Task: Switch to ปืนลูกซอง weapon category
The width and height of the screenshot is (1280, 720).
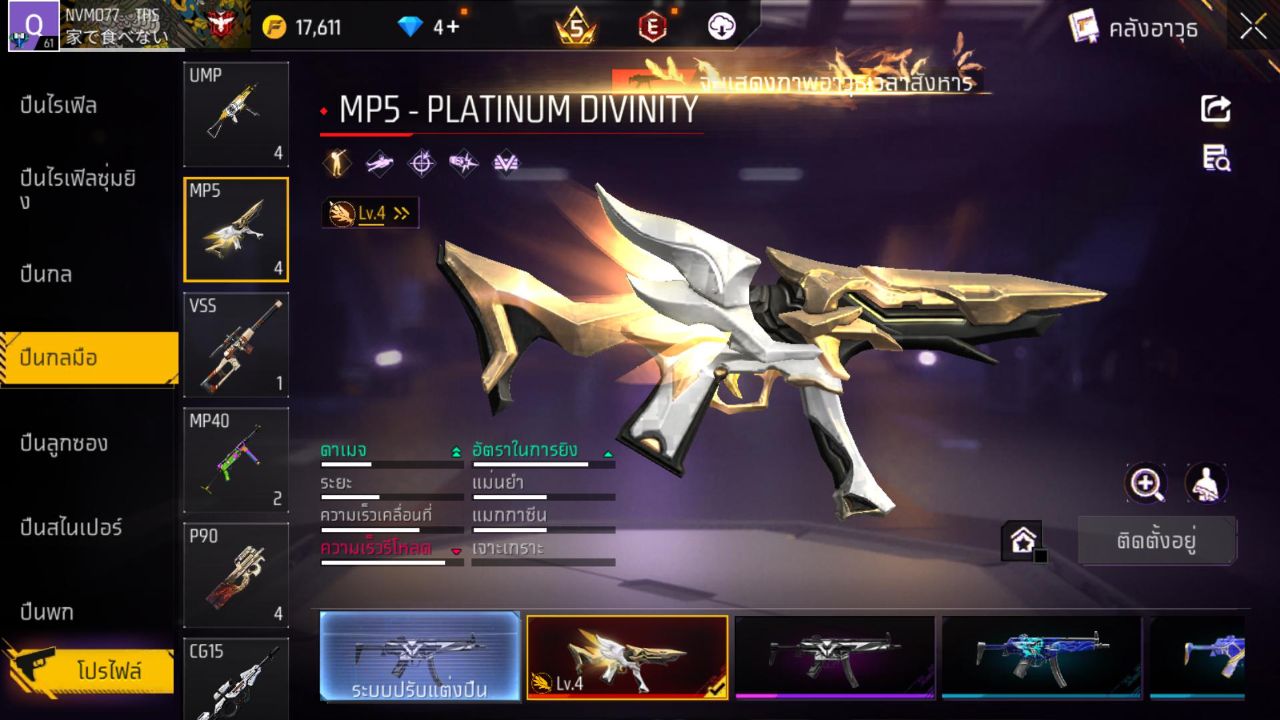Action: click(x=65, y=443)
